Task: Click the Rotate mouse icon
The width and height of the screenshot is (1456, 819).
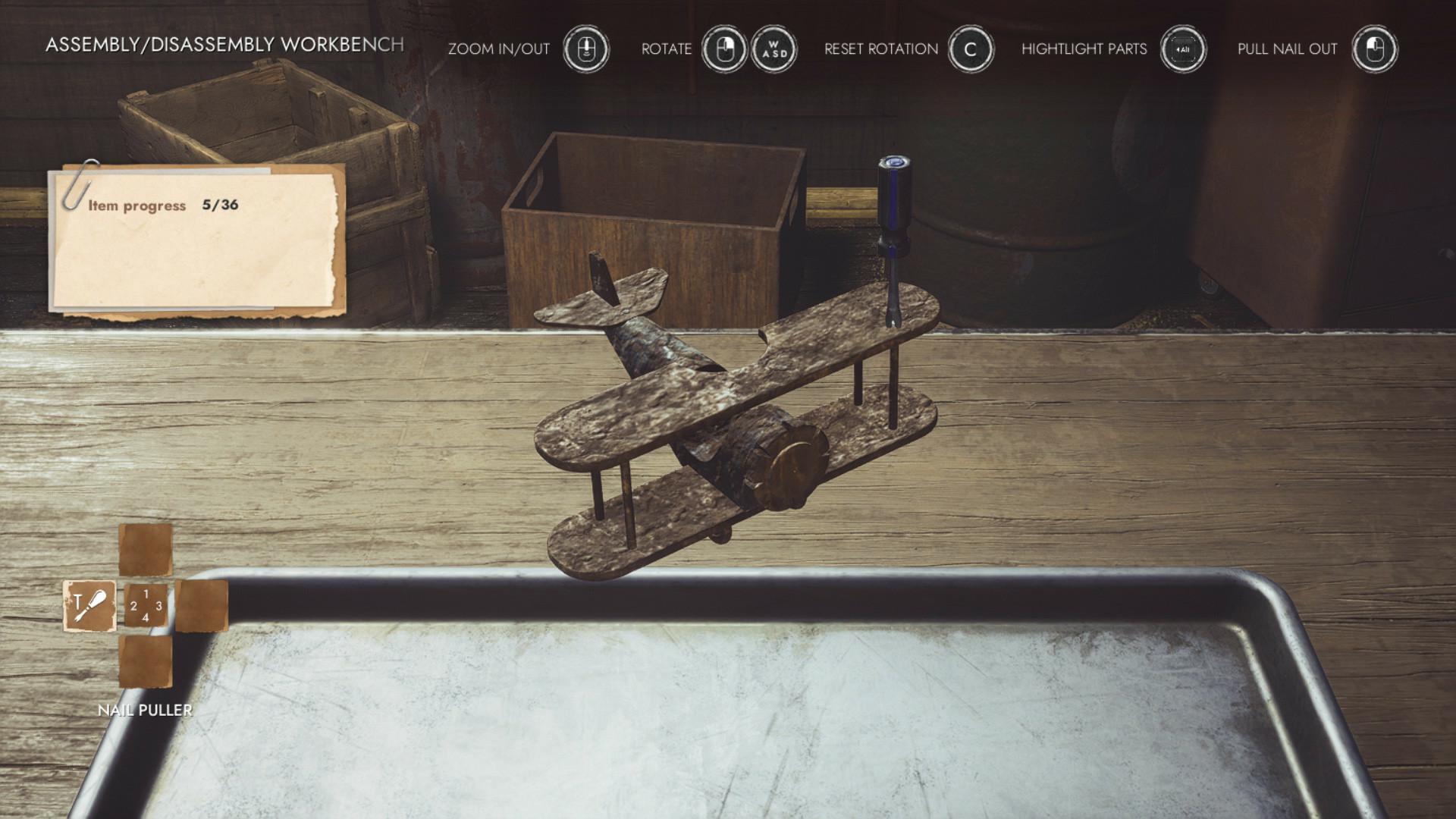Action: 724,49
